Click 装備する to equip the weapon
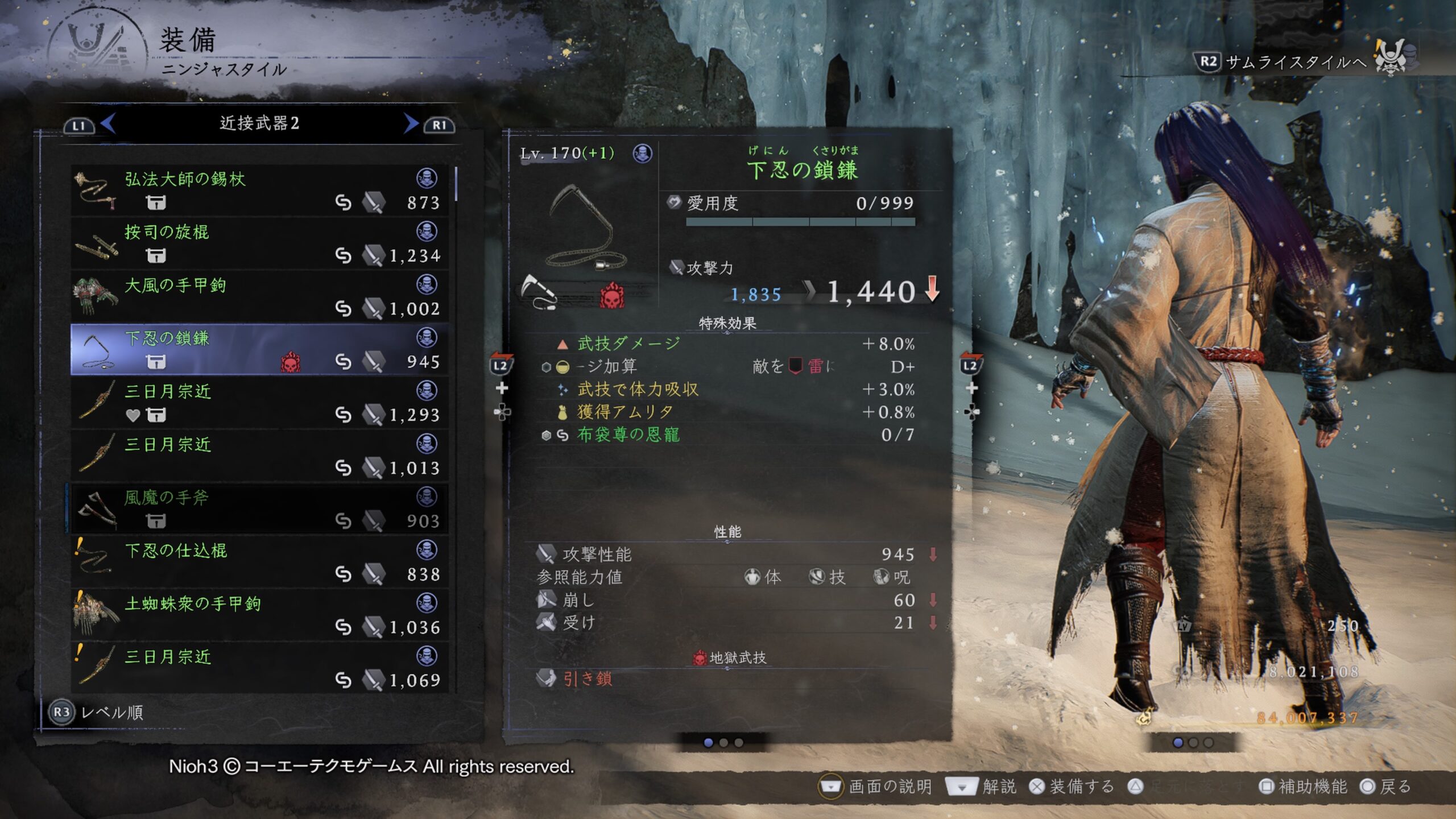 (x=1073, y=787)
